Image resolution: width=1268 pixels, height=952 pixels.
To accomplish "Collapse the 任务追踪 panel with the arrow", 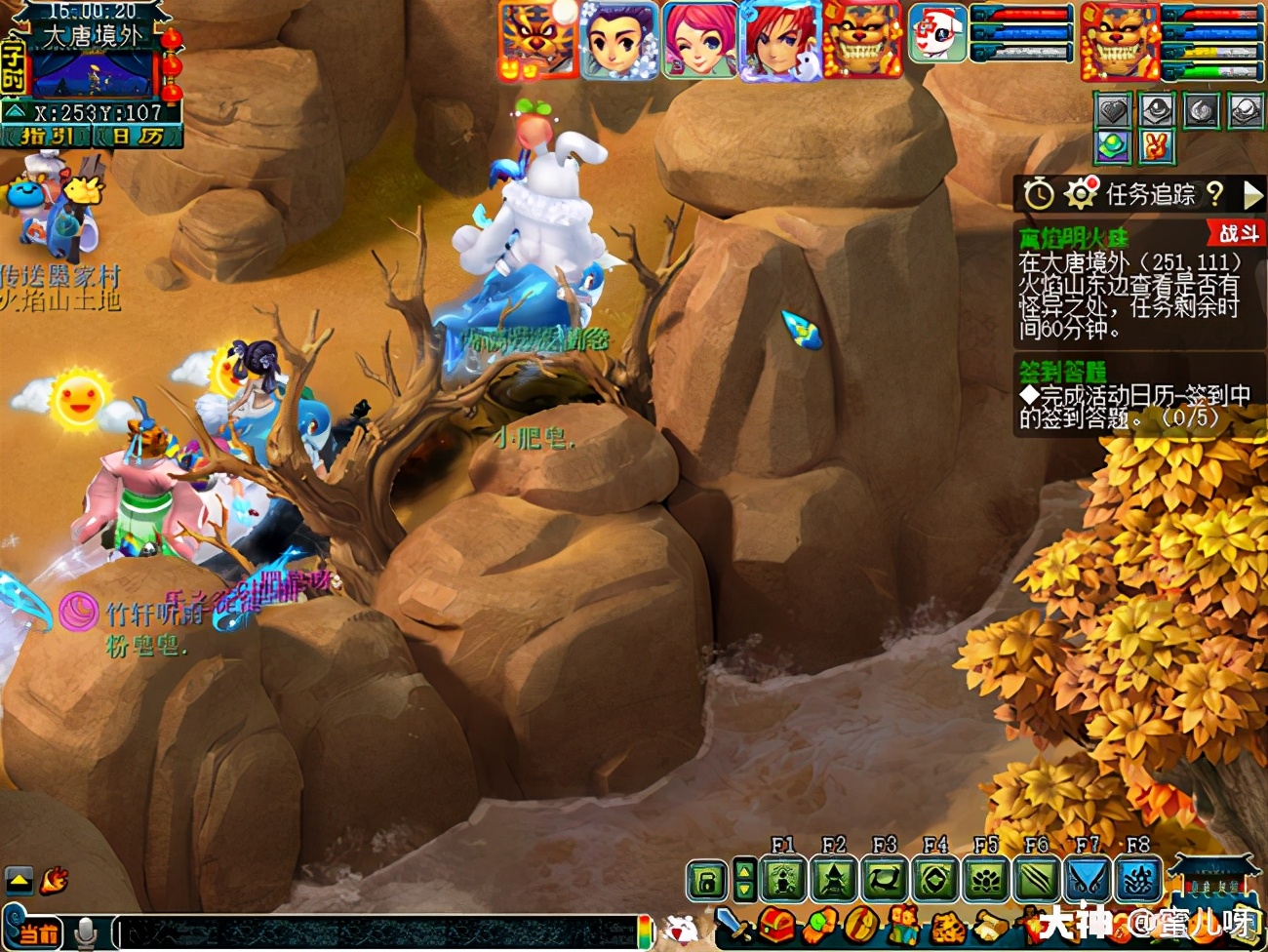I will tap(1252, 194).
